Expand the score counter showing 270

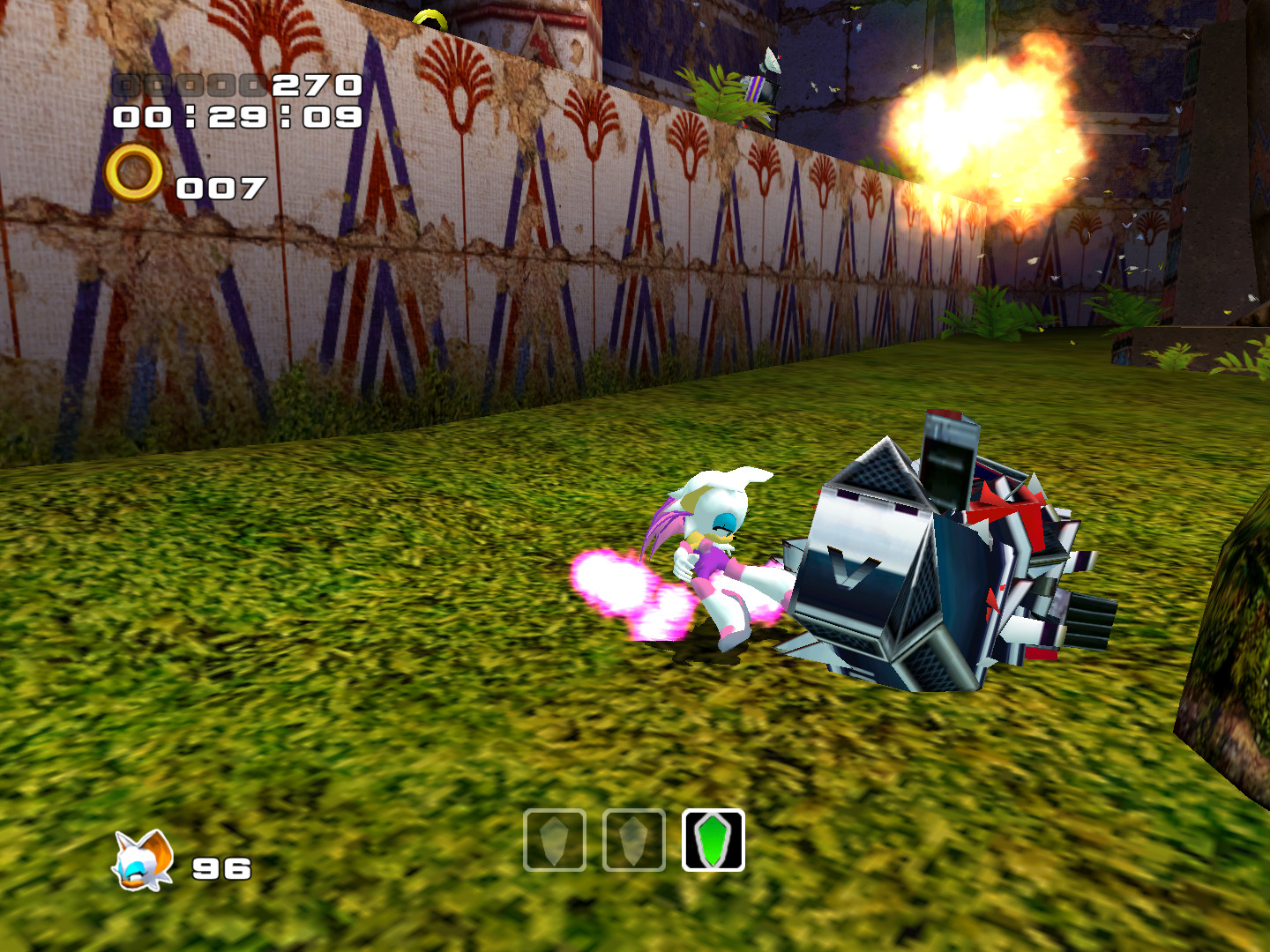(317, 86)
